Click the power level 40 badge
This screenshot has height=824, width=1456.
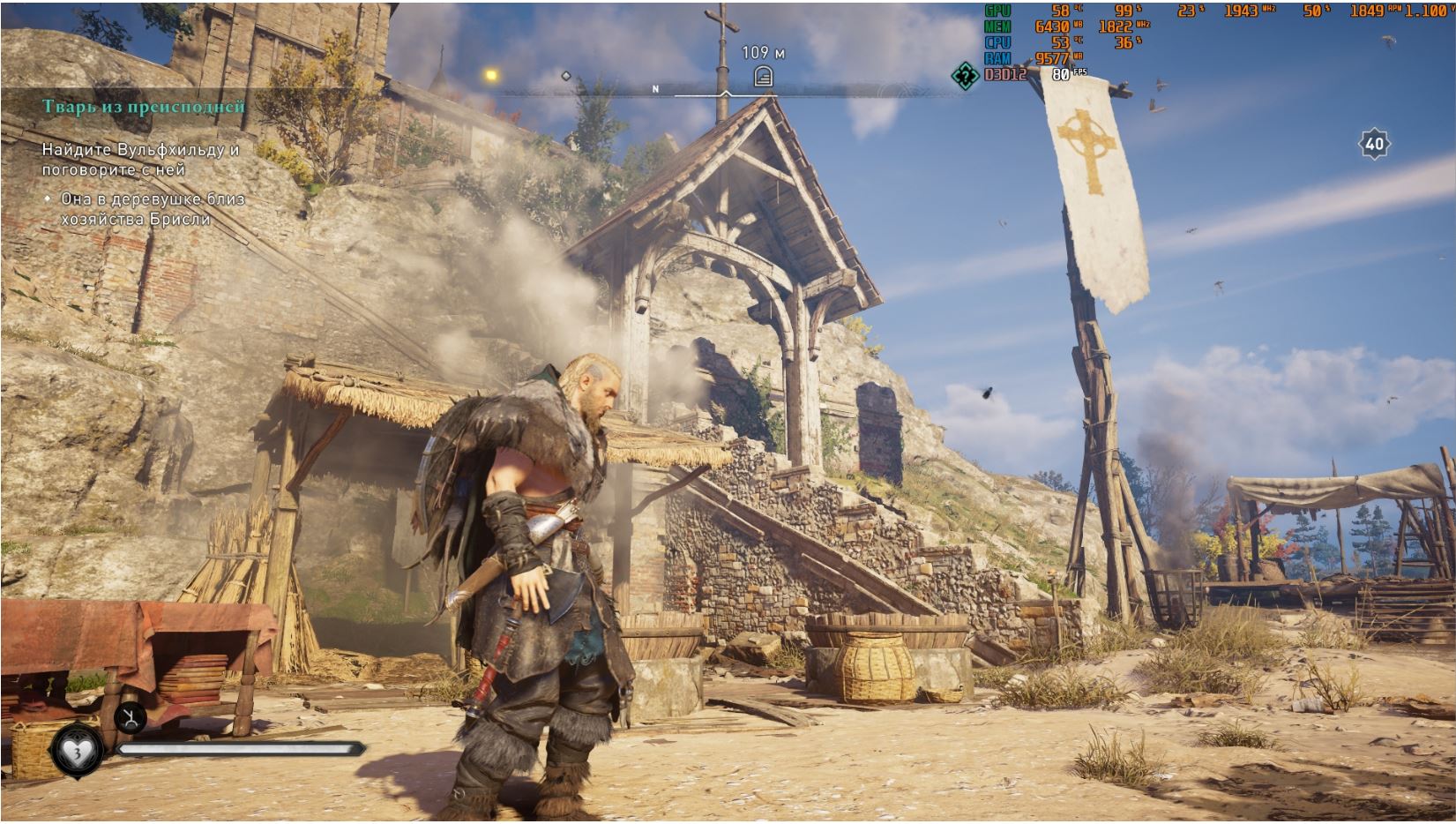click(1374, 144)
